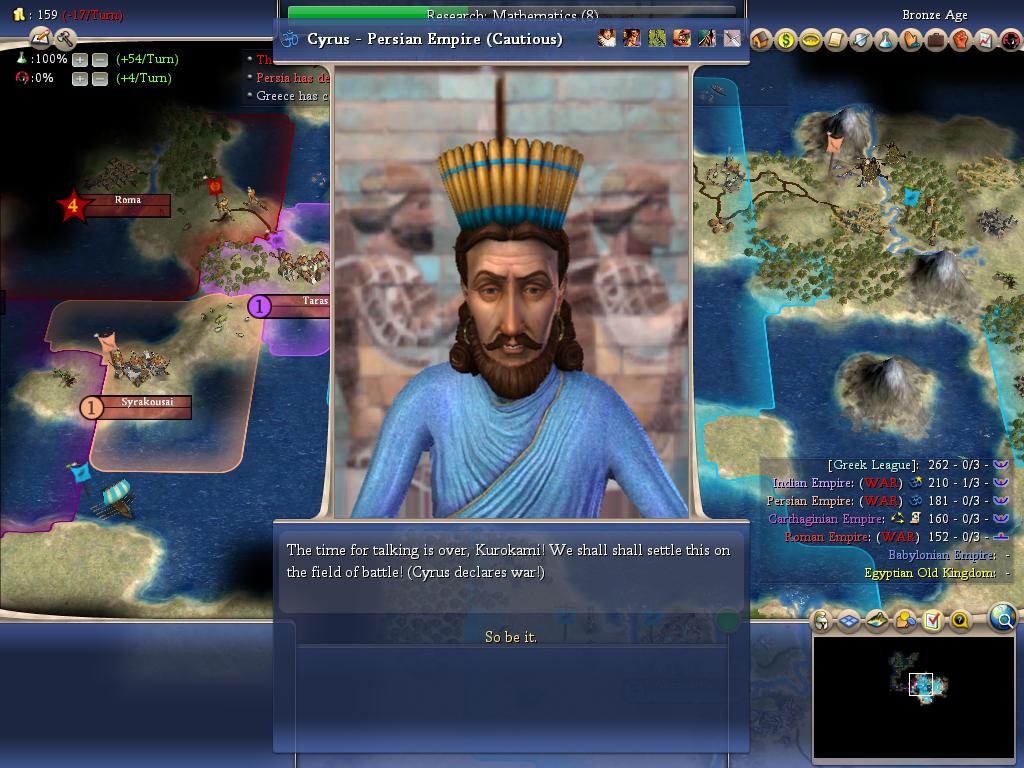Open the Military Advisor shield icon
The image size is (1024, 768).
pos(860,40)
